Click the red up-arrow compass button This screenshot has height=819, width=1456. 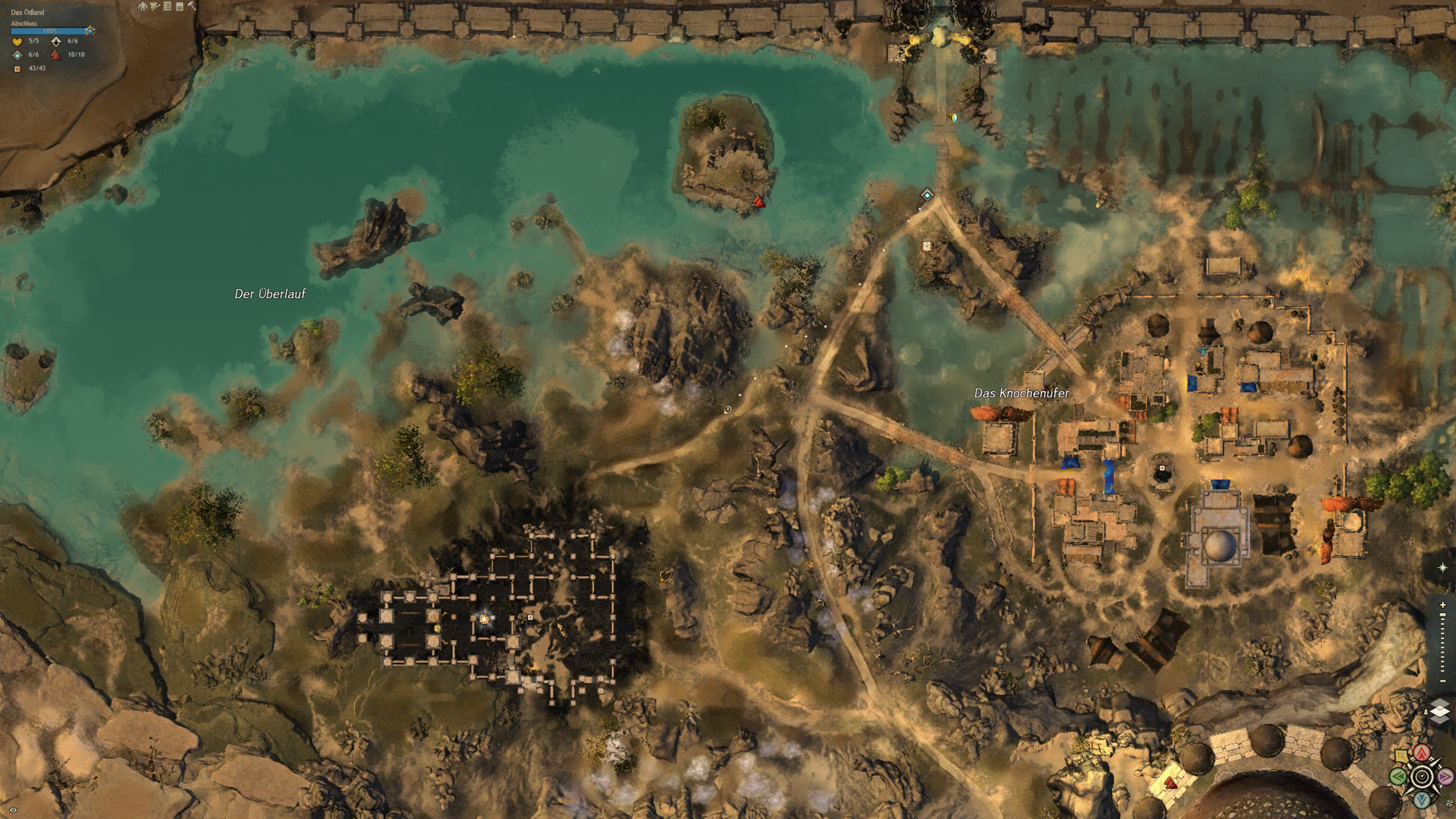1422,753
